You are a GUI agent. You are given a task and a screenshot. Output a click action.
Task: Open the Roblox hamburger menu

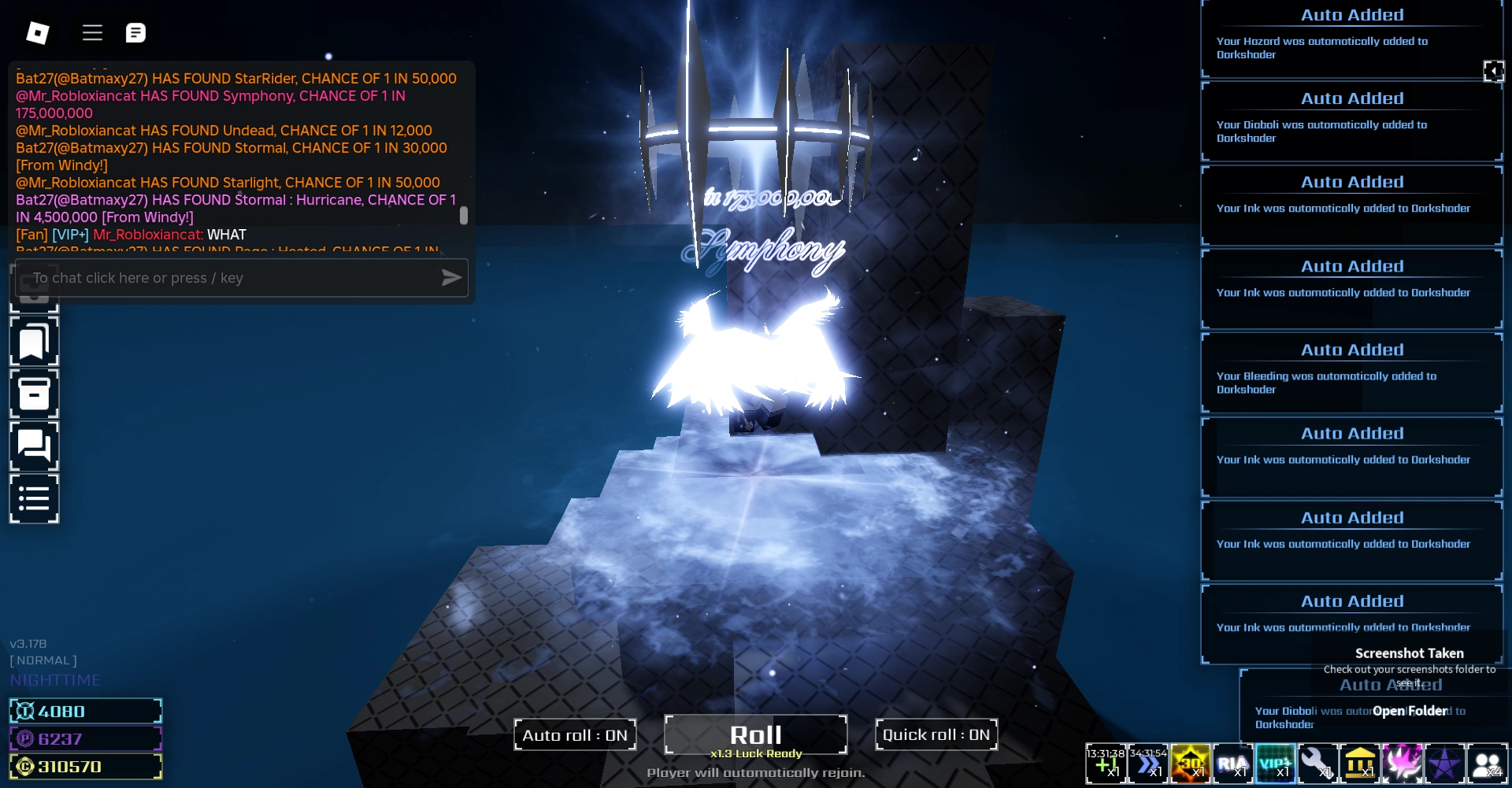coord(92,32)
